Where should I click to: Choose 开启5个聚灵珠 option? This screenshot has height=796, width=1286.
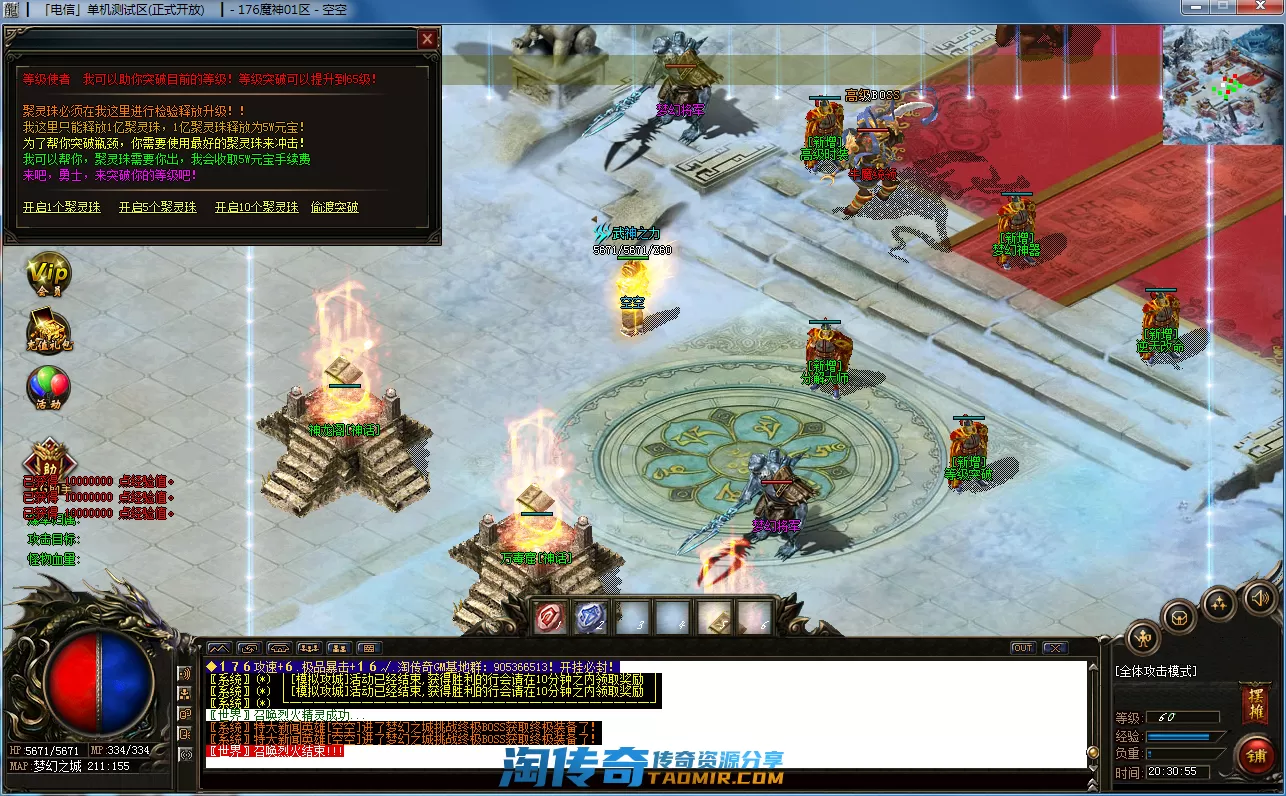158,207
